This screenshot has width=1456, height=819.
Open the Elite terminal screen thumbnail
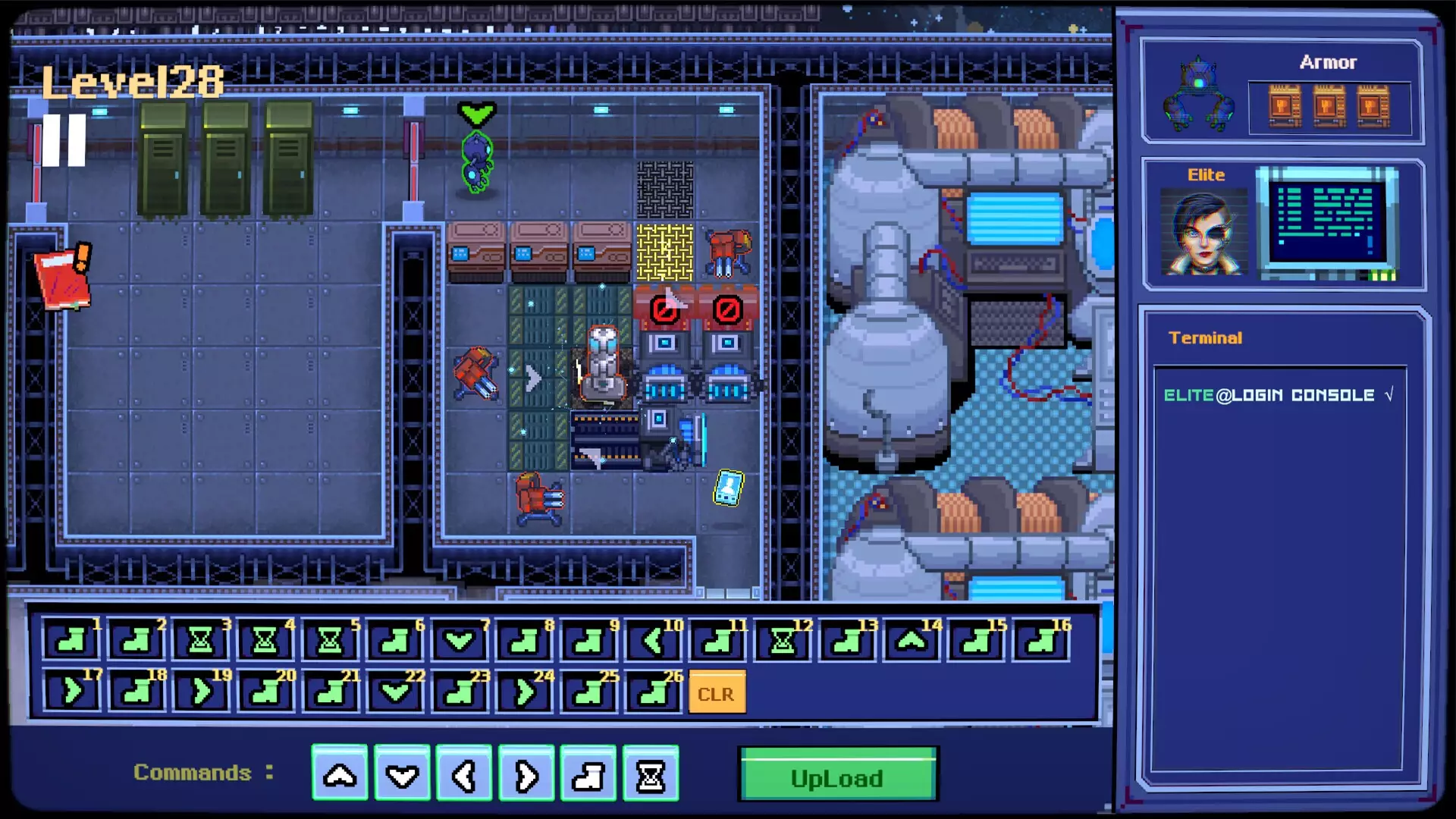[x=1327, y=222]
